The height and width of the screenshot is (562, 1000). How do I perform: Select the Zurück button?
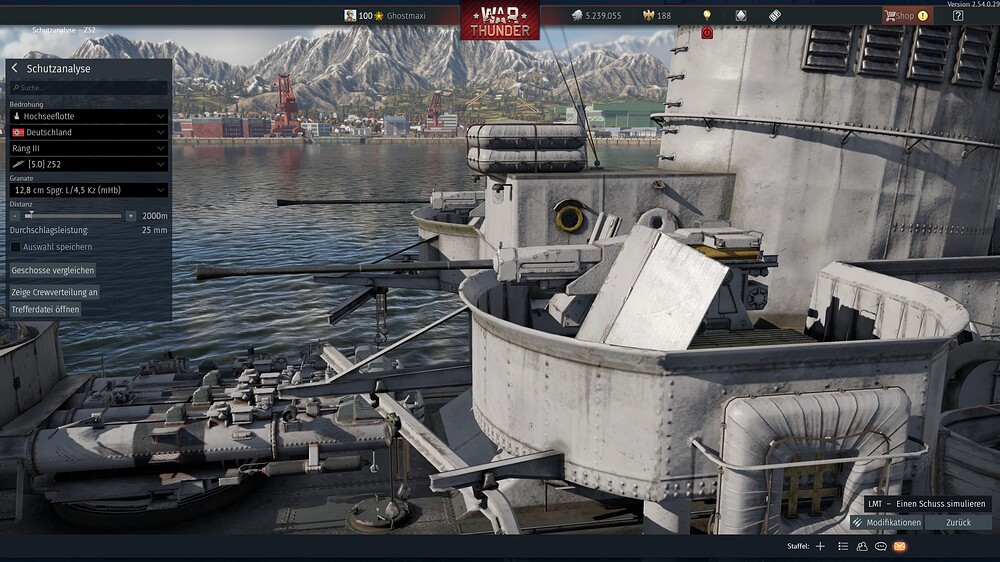coord(958,522)
